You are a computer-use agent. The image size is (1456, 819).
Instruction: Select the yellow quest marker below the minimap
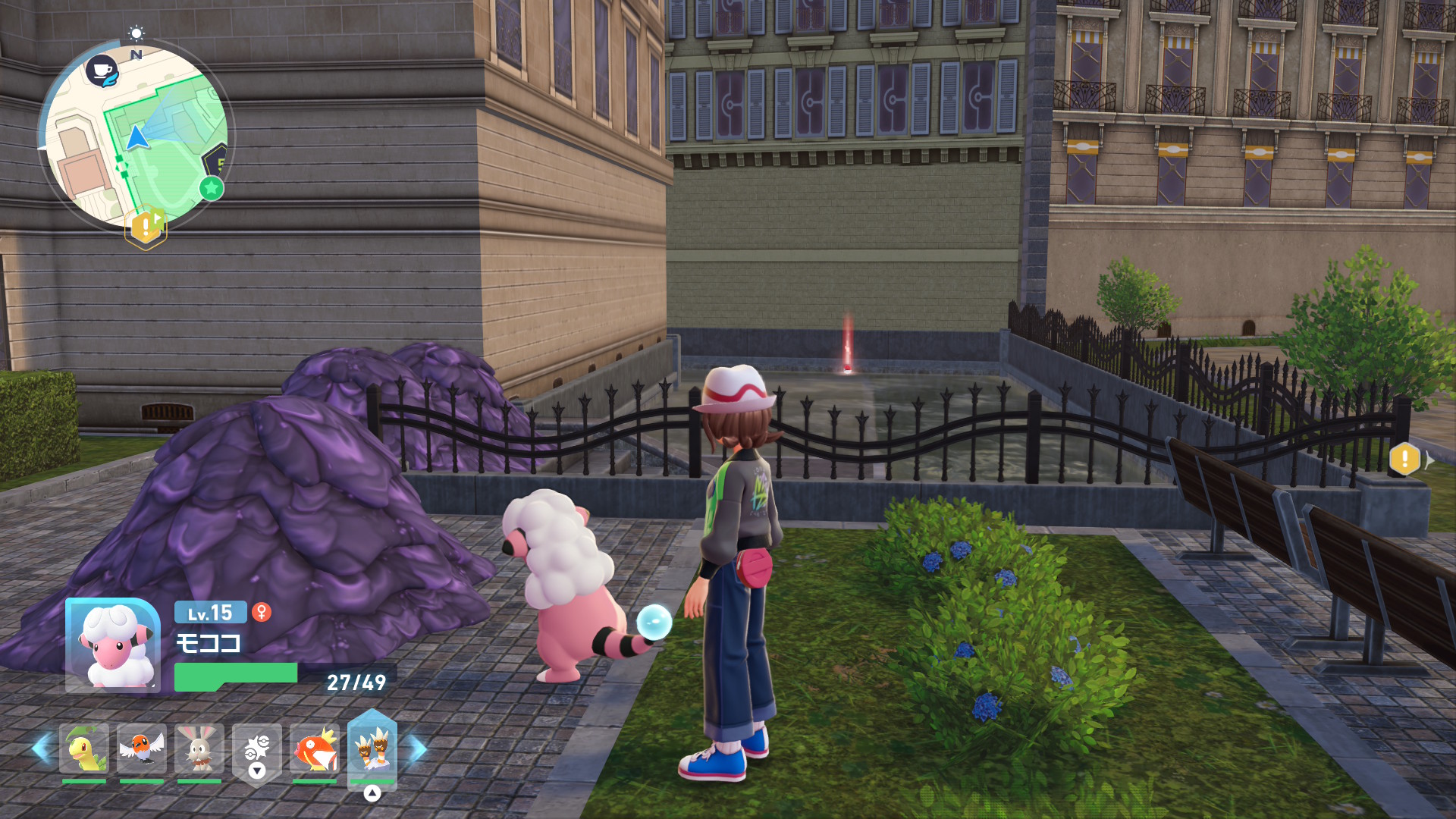pos(146,227)
